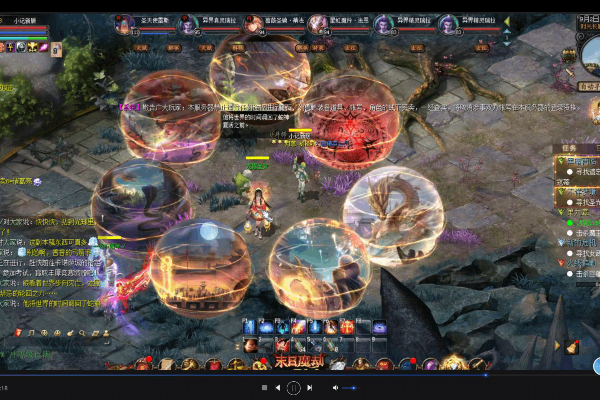The width and height of the screenshot is (600, 400).
Task: Open the minimap in the corner
Action: click(589, 50)
